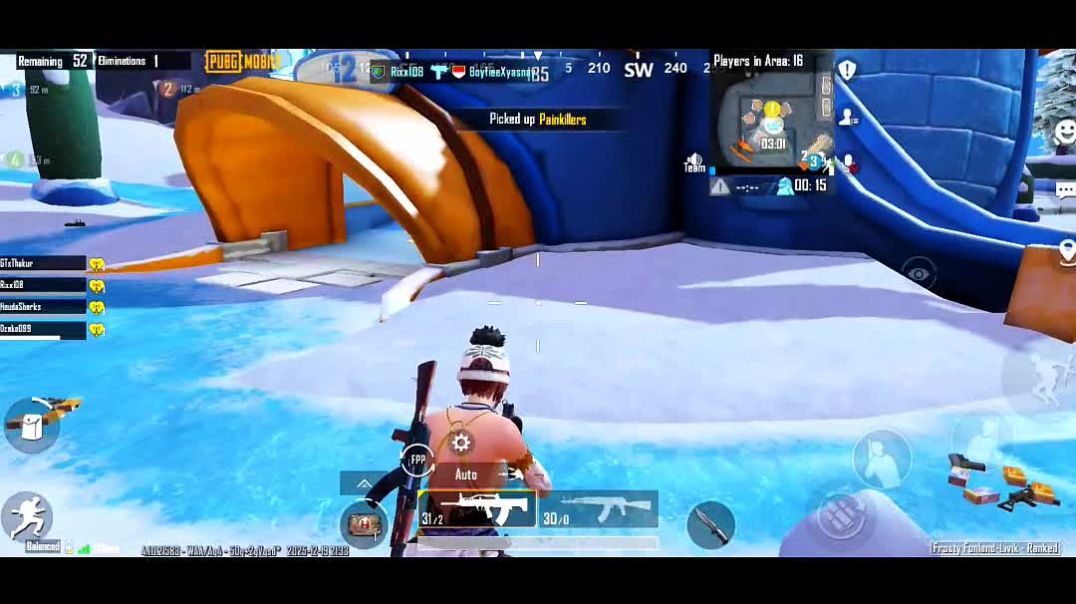Switch to the second rifle with 30 ammo
The width and height of the screenshot is (1076, 604).
(x=598, y=508)
